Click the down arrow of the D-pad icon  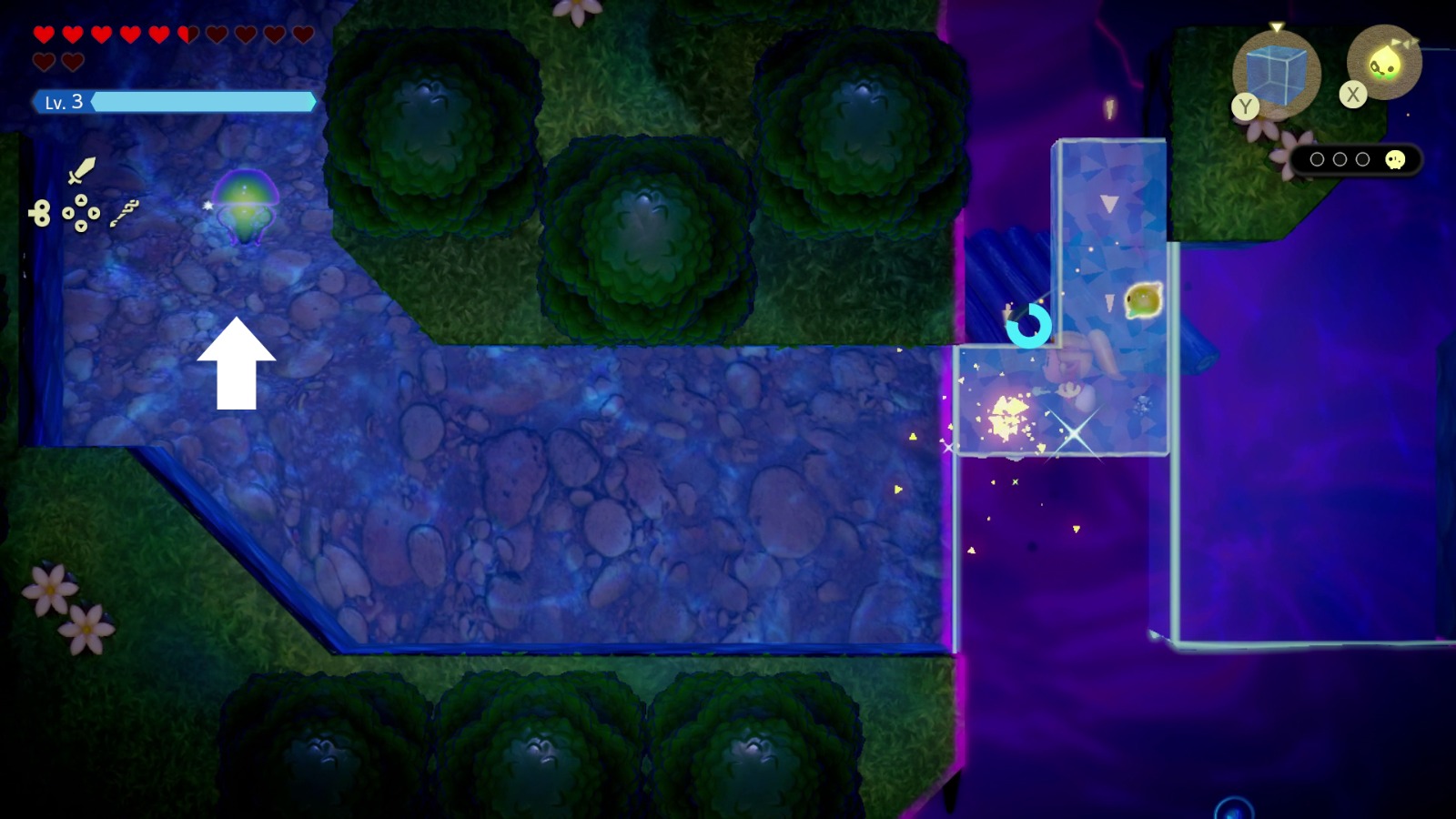click(81, 227)
